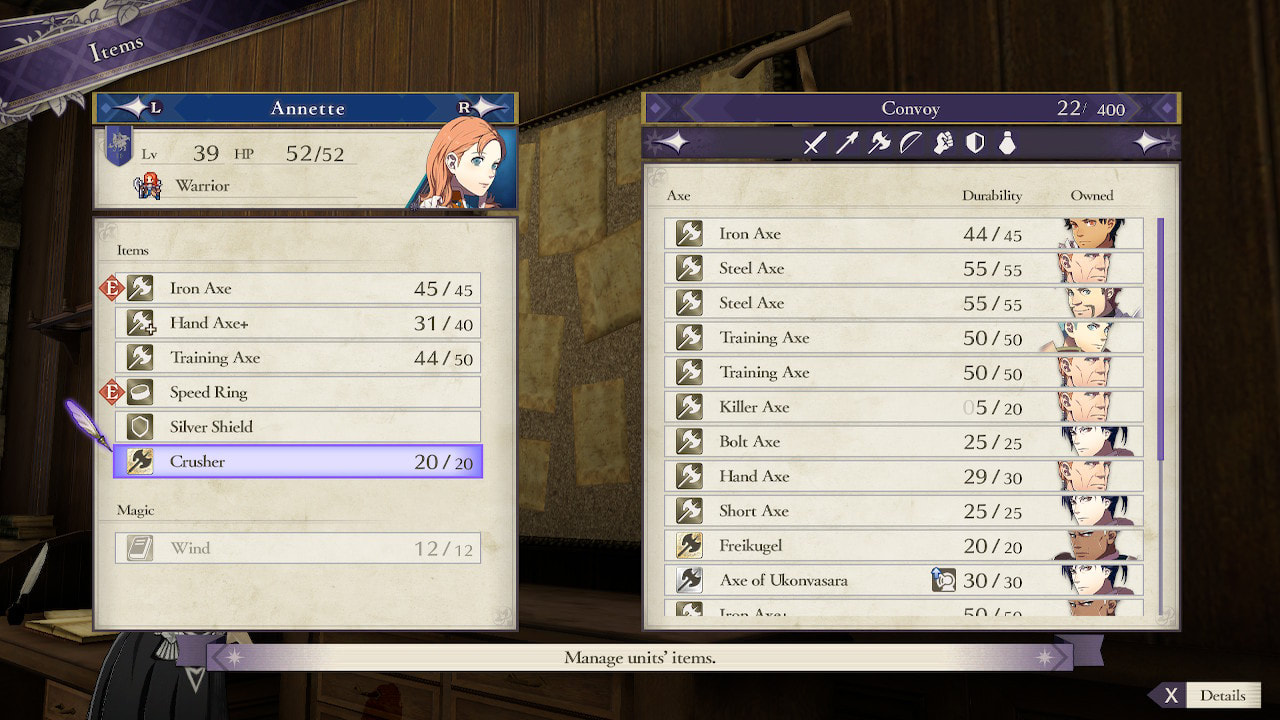Pick Annette's Training Axe with 44/50 durability
The width and height of the screenshot is (1280, 720).
coord(297,358)
